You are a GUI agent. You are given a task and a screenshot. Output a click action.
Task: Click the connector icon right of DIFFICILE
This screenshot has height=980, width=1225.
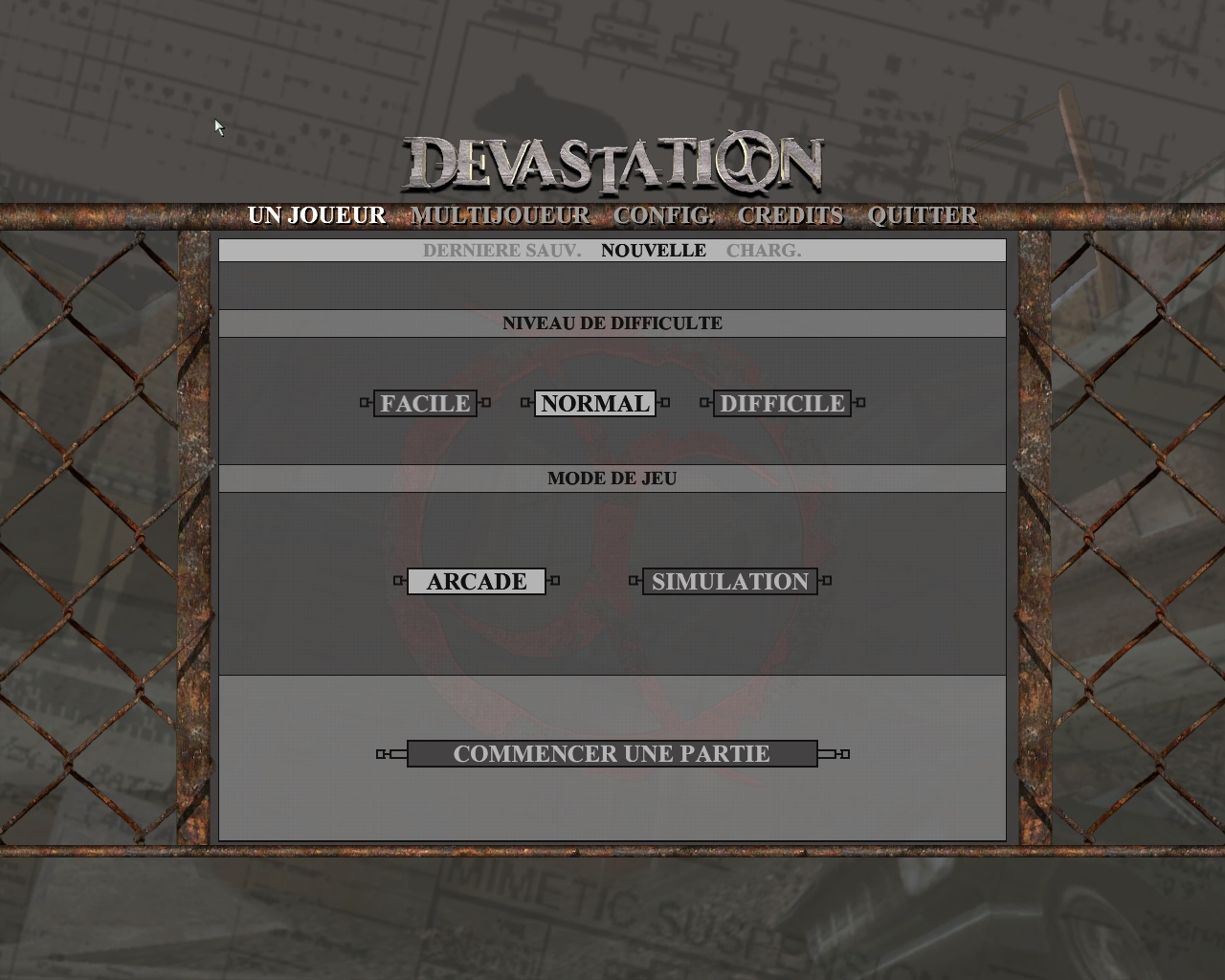pos(860,403)
